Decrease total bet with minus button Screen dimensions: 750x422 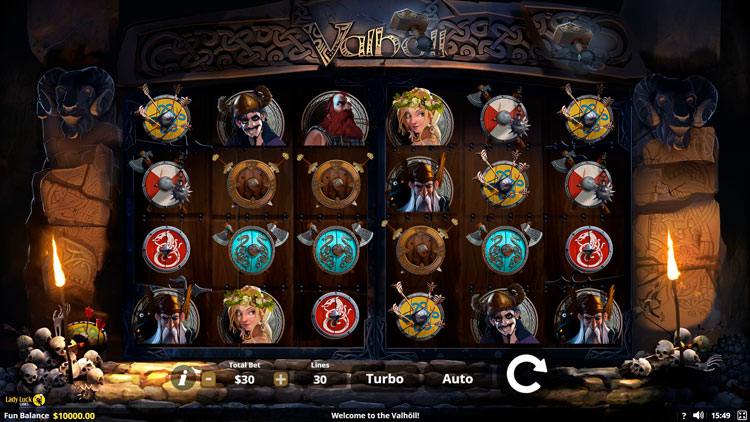(x=208, y=379)
